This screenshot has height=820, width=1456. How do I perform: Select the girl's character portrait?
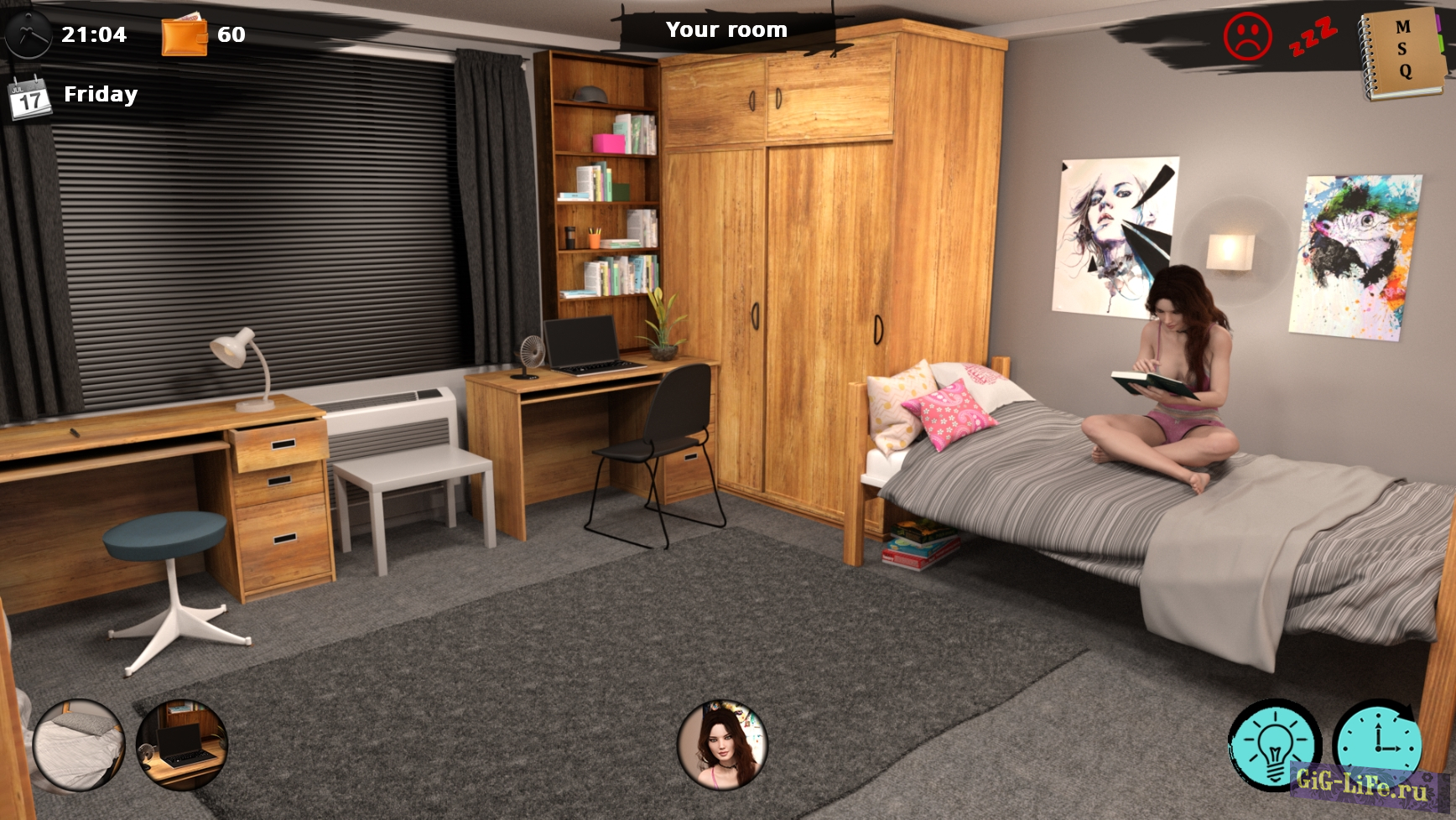722,745
